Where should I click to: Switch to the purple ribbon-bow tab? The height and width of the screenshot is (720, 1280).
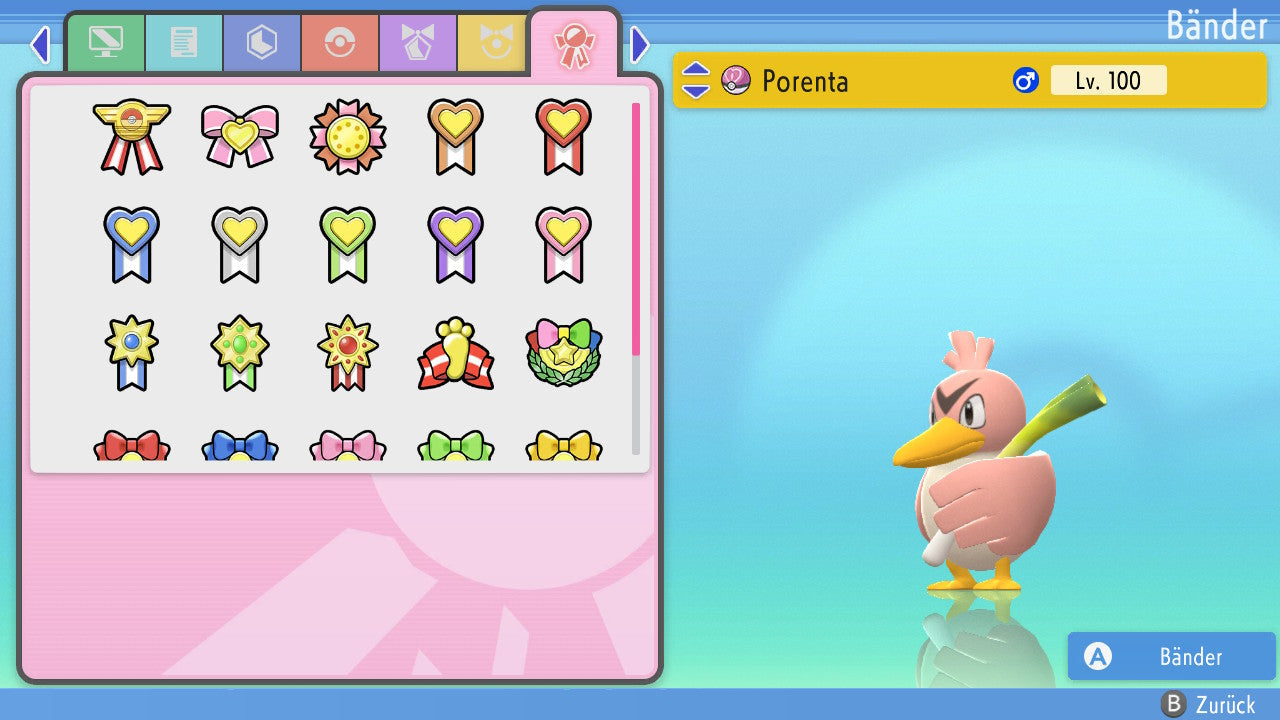pos(417,43)
